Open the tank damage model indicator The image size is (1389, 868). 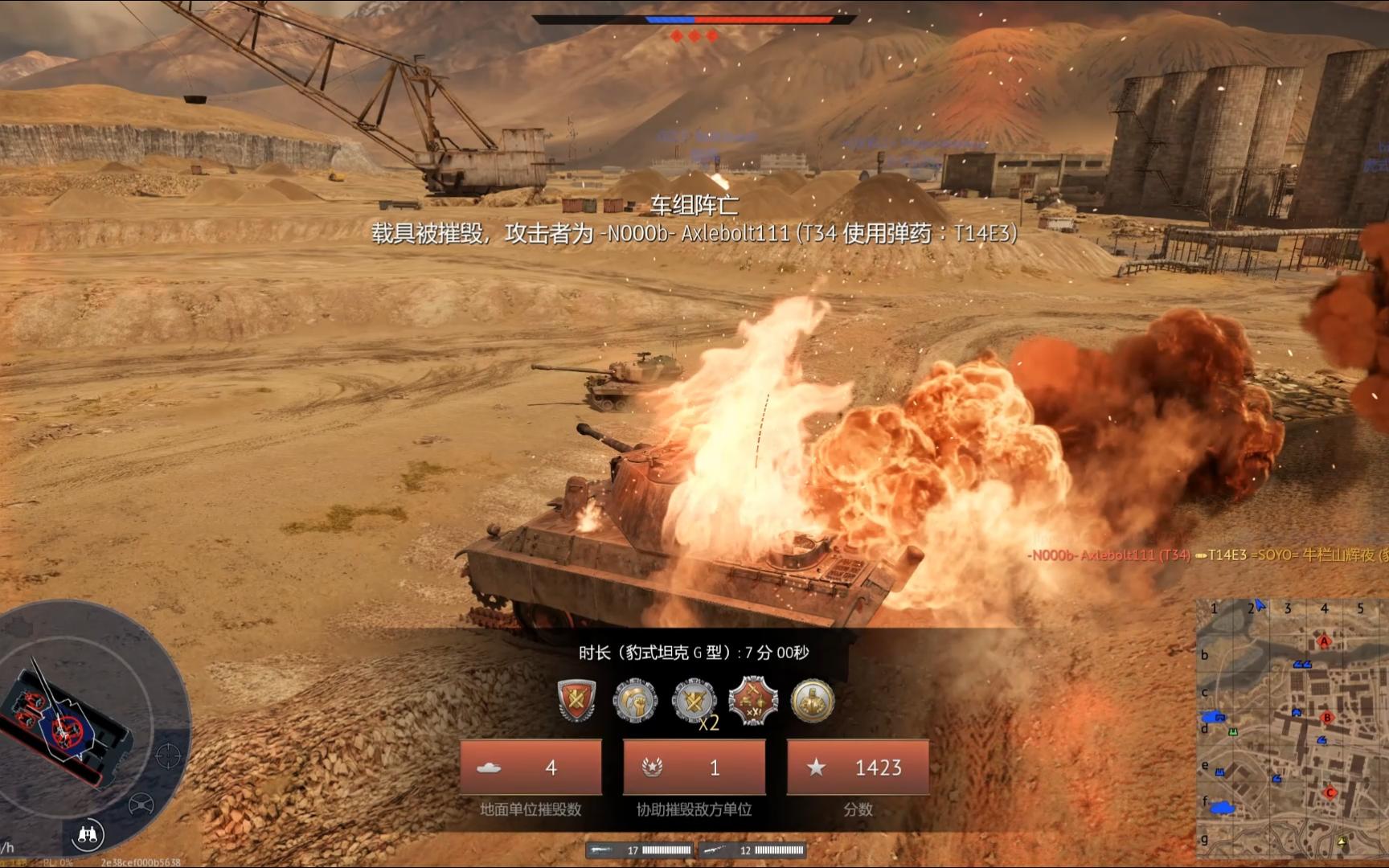[64, 722]
